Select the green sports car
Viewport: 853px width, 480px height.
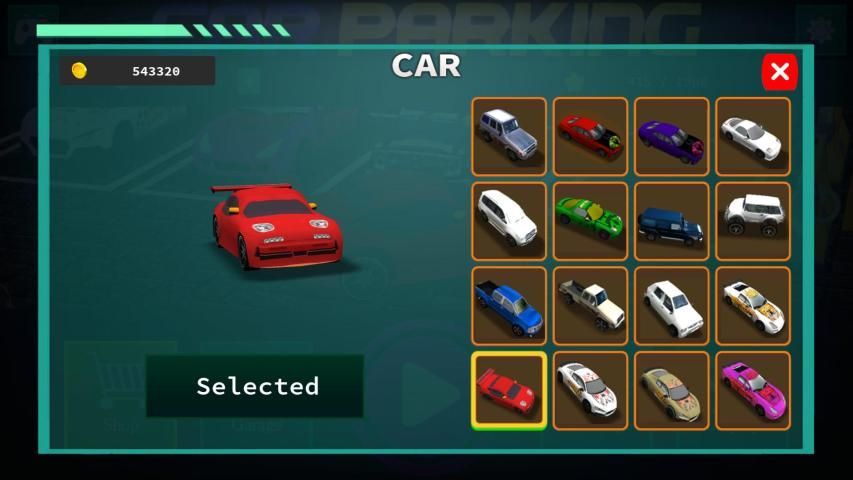(x=590, y=220)
